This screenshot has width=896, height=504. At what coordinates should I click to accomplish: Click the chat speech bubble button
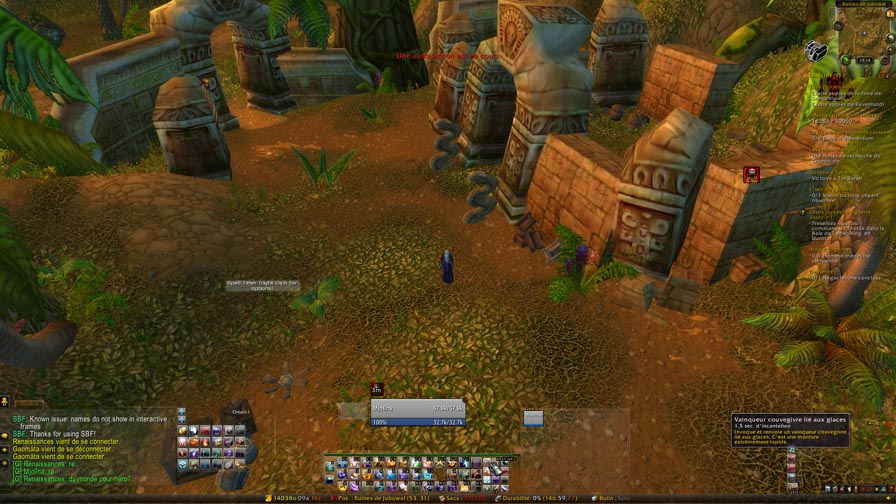(x=5, y=436)
